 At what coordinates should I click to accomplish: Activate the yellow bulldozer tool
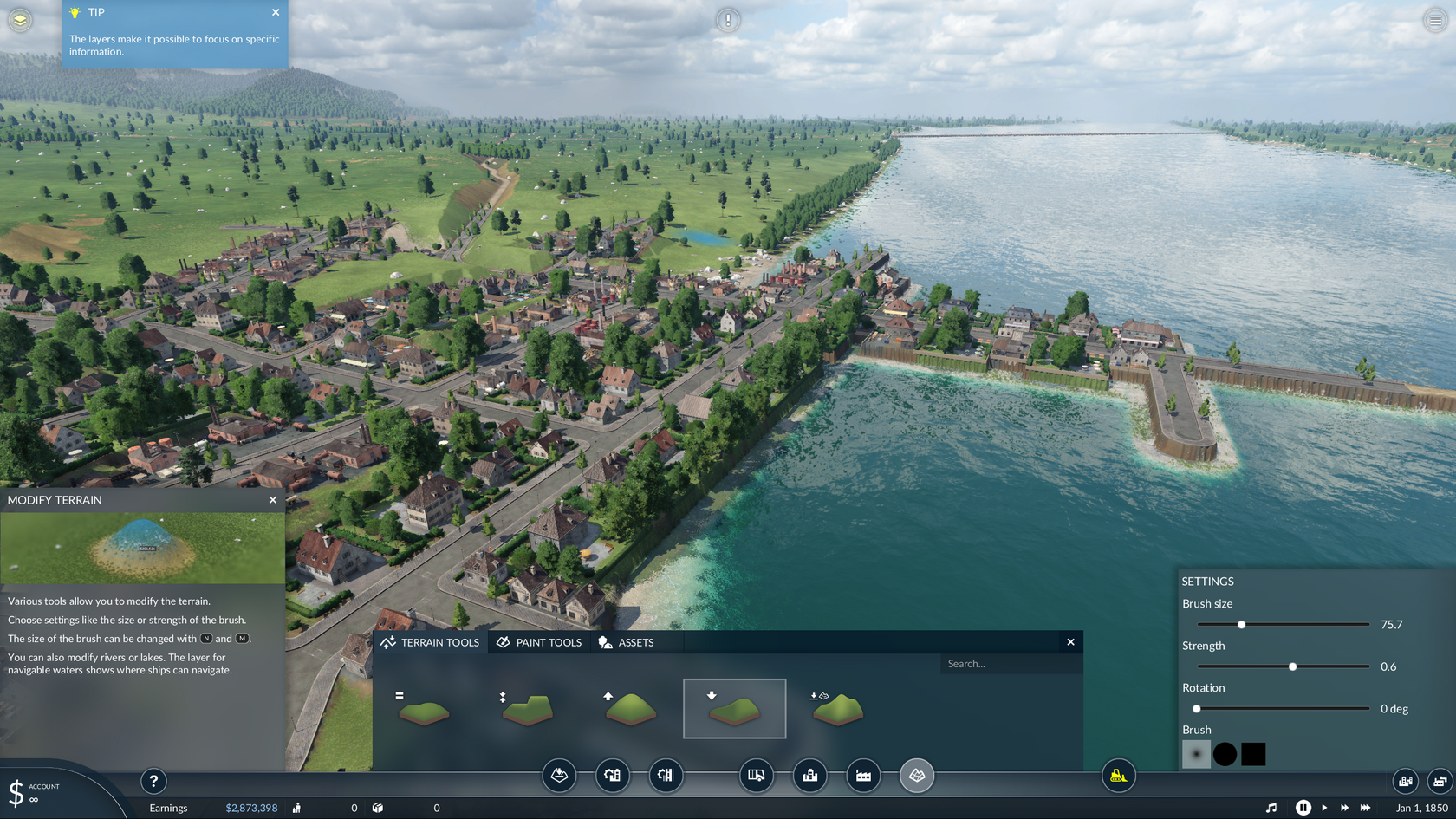click(x=1118, y=776)
